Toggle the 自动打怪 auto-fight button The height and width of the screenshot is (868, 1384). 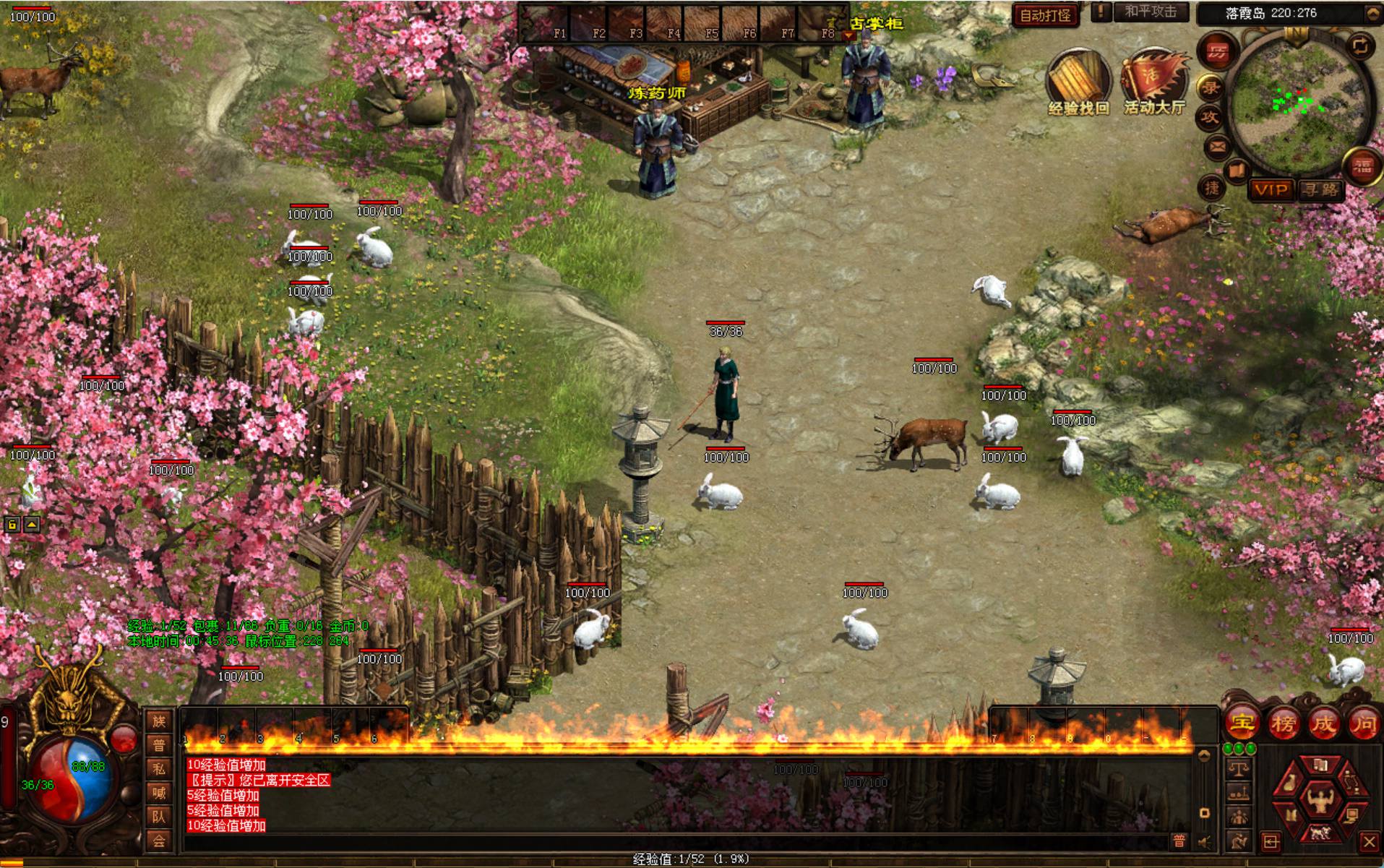coord(1045,15)
